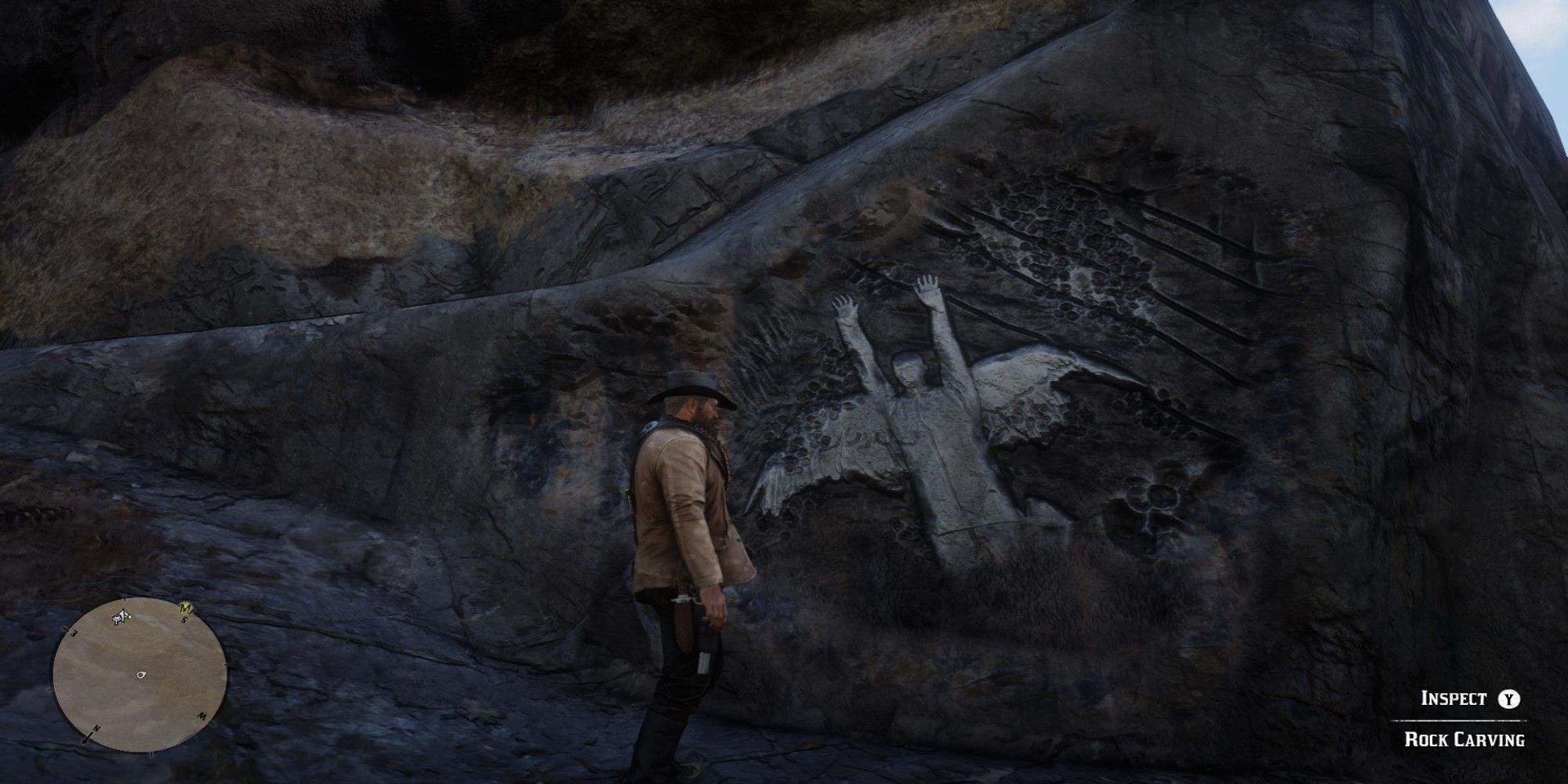The width and height of the screenshot is (1568, 784).
Task: Click the player chevron marker at minimap center
Action: coord(141,674)
